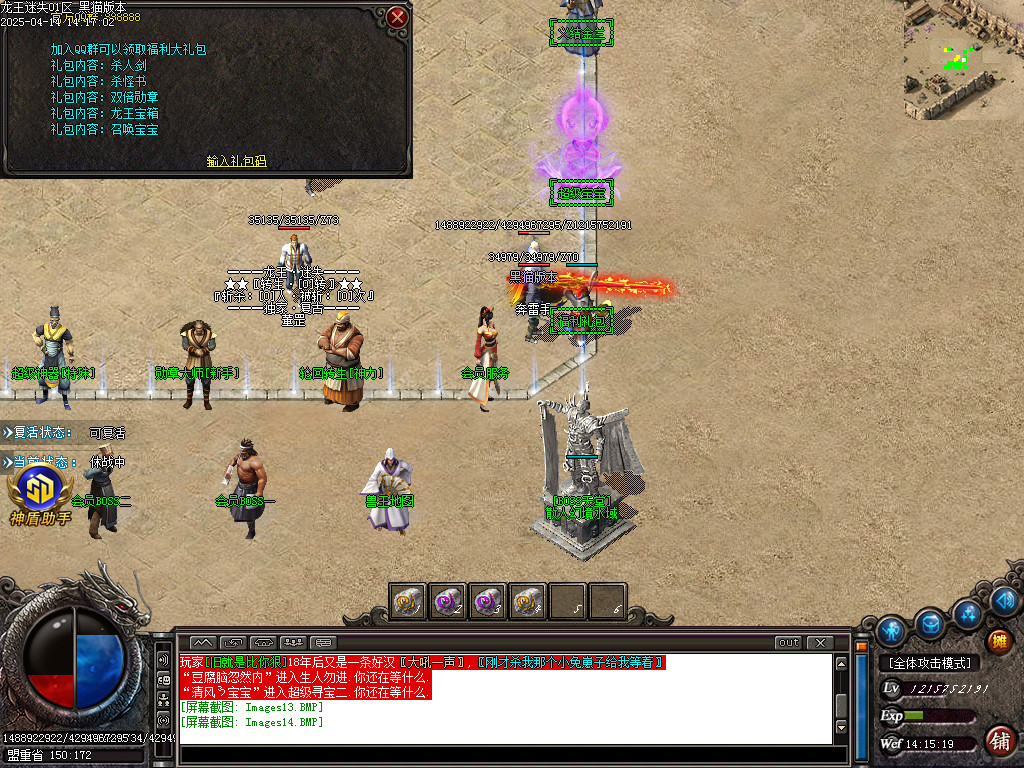The image size is (1024, 768).
Task: Open the character status panel icon
Action: (891, 630)
